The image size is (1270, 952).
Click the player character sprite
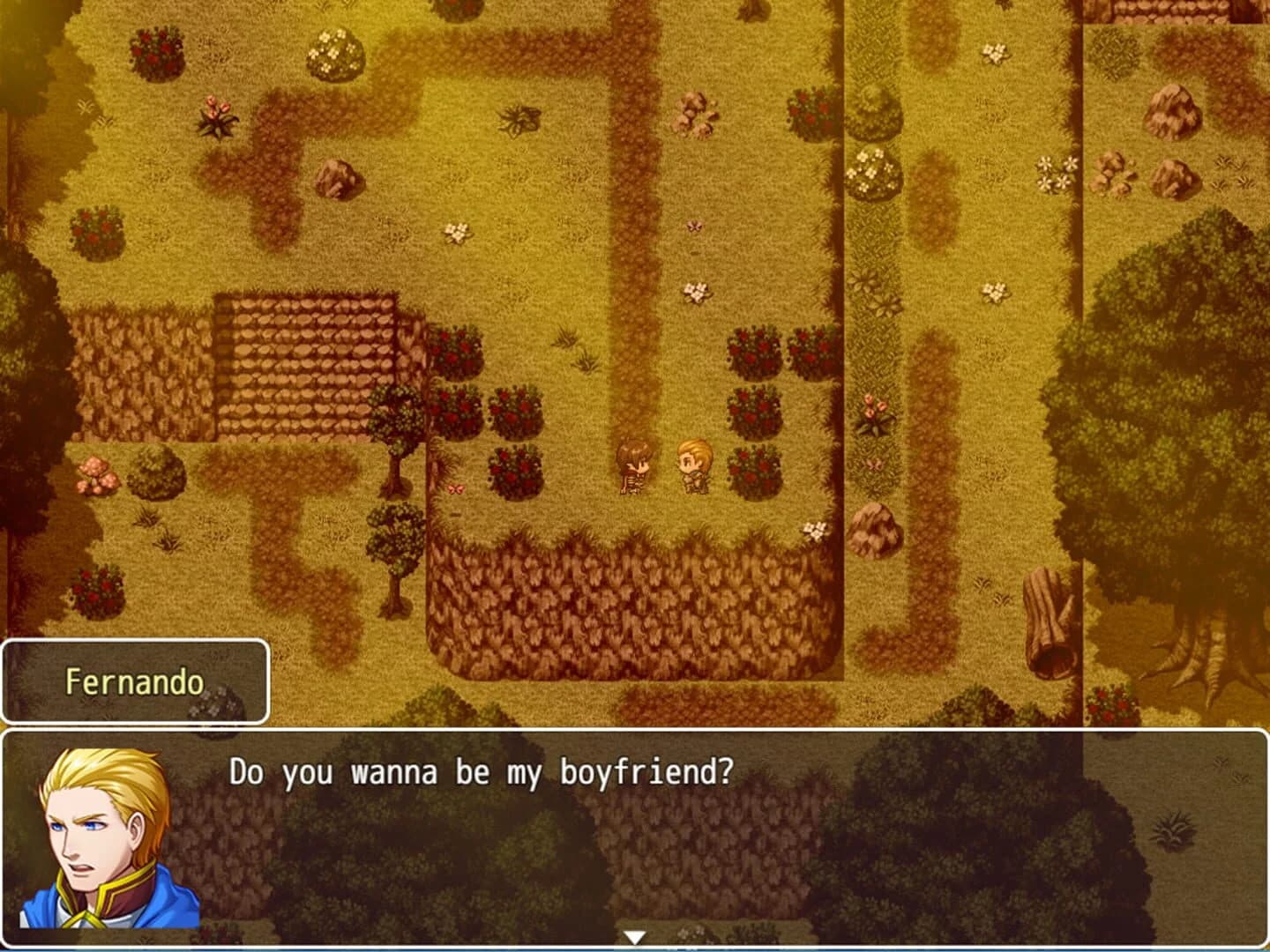[x=633, y=467]
